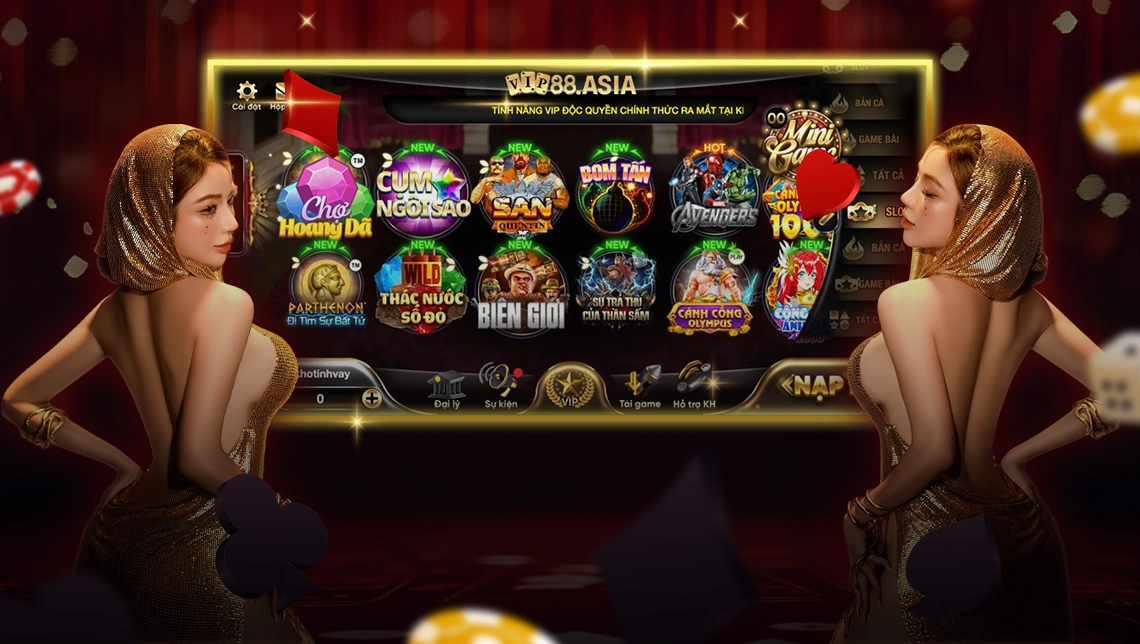Play the Avengers slot game
The image size is (1140, 644).
coord(714,191)
